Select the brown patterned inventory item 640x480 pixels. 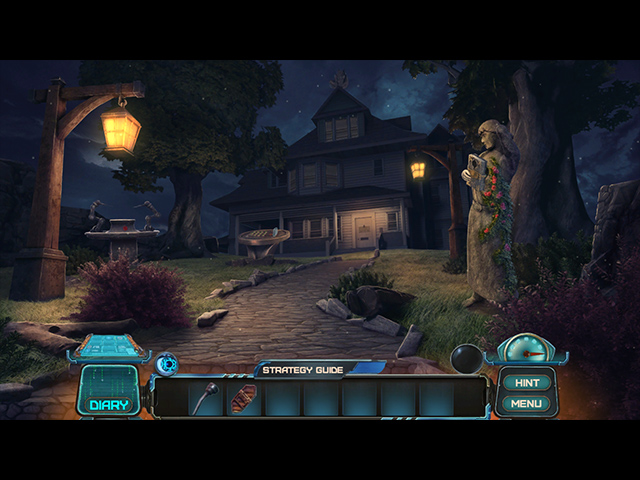pos(244,398)
